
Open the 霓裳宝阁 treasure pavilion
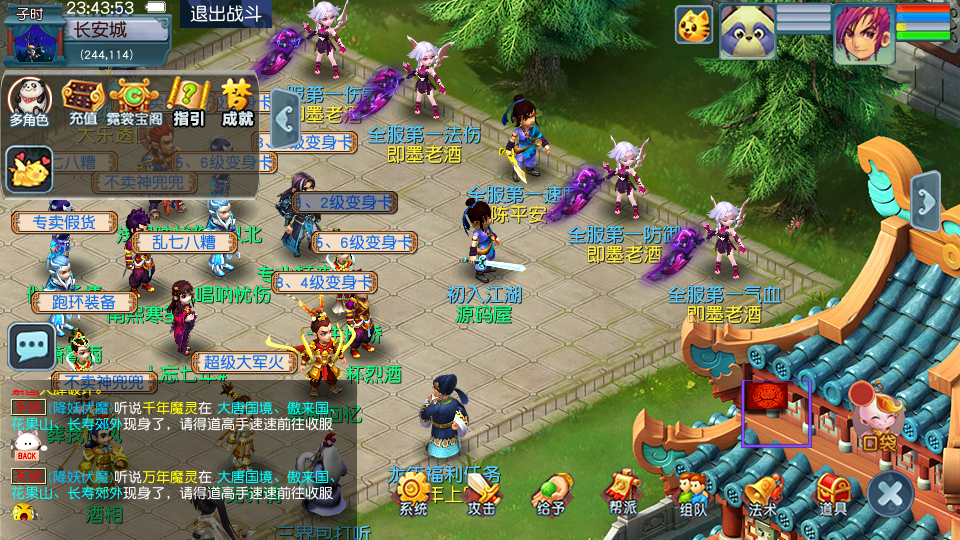tap(135, 101)
